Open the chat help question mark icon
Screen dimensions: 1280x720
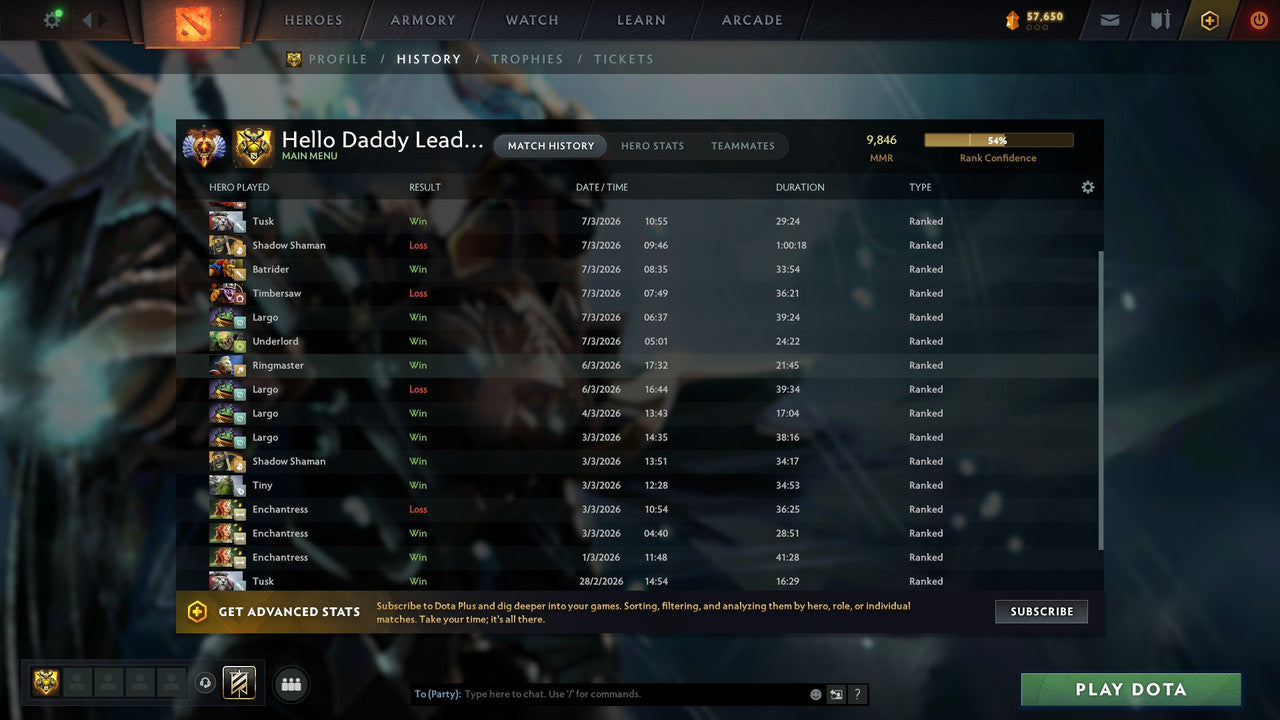click(856, 693)
